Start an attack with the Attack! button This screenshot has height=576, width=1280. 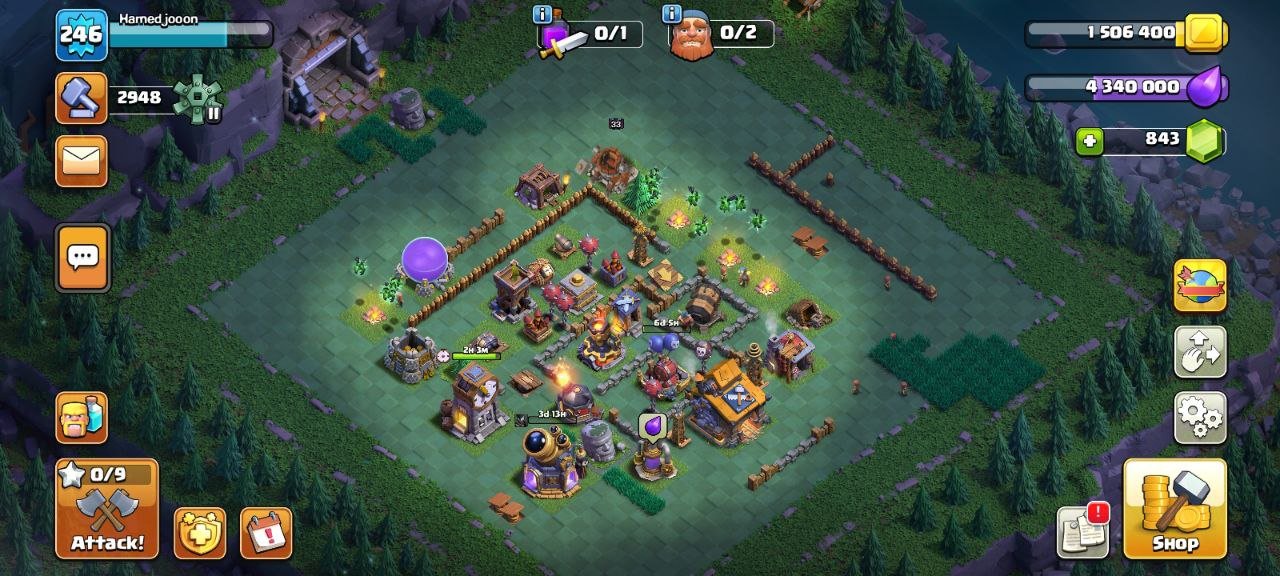click(107, 509)
